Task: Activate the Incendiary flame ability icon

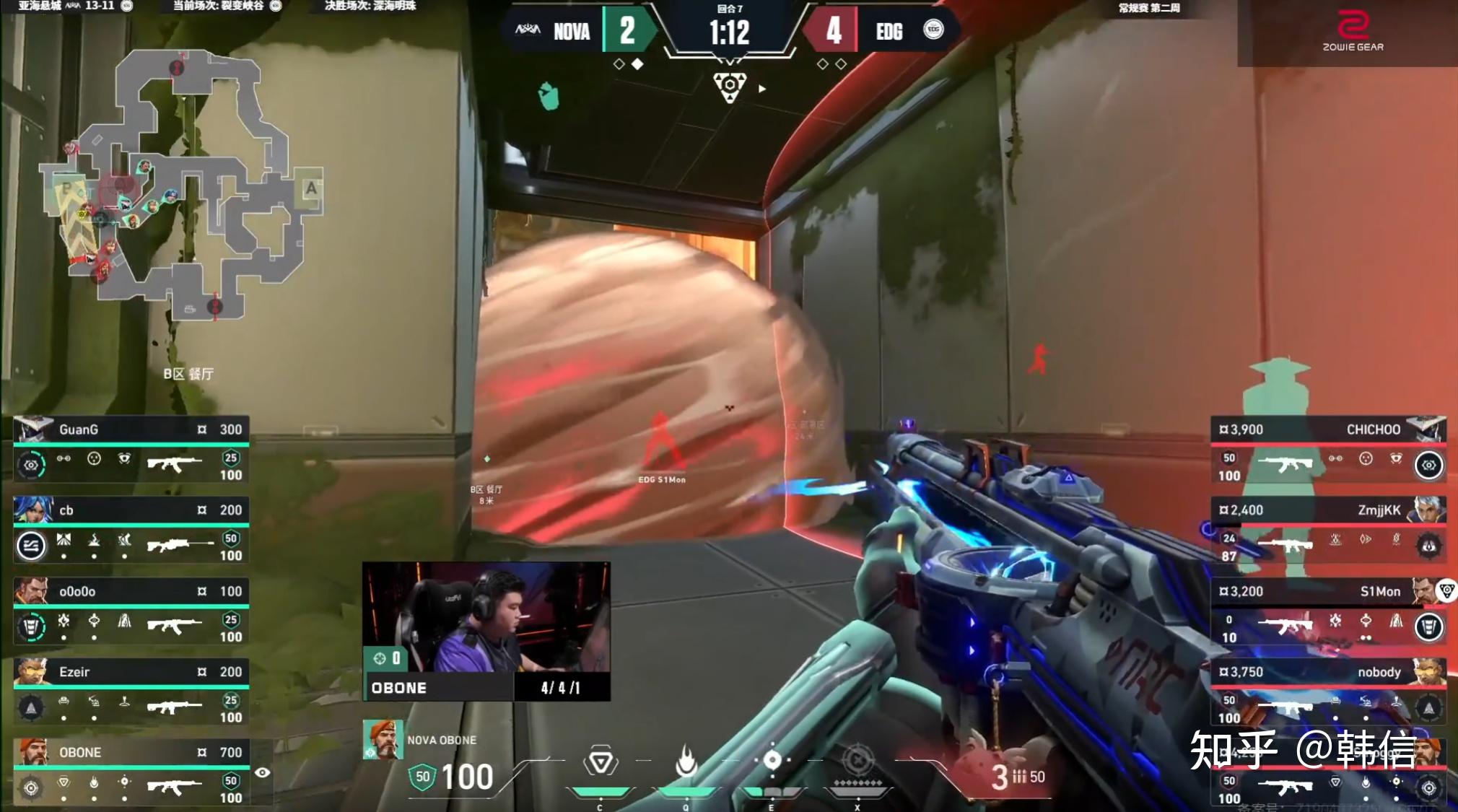Action: pos(686,762)
